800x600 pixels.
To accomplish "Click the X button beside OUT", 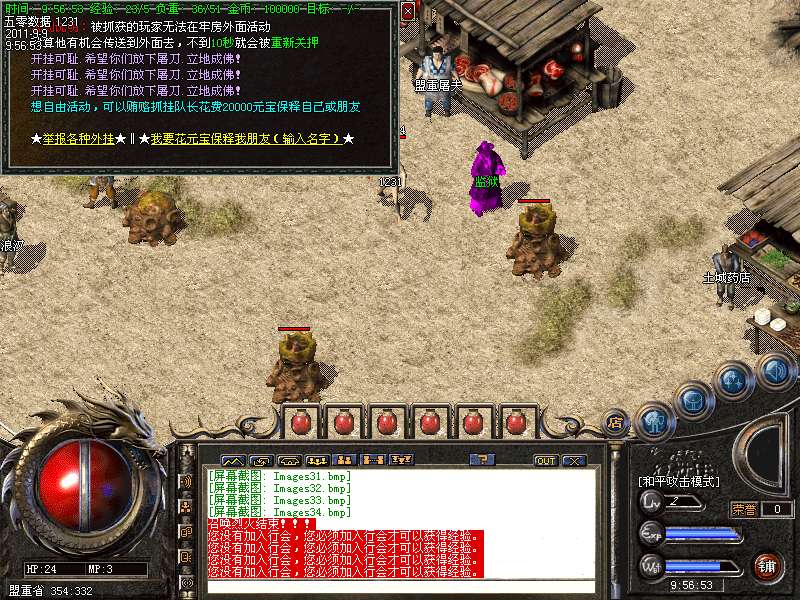I will click(x=573, y=460).
